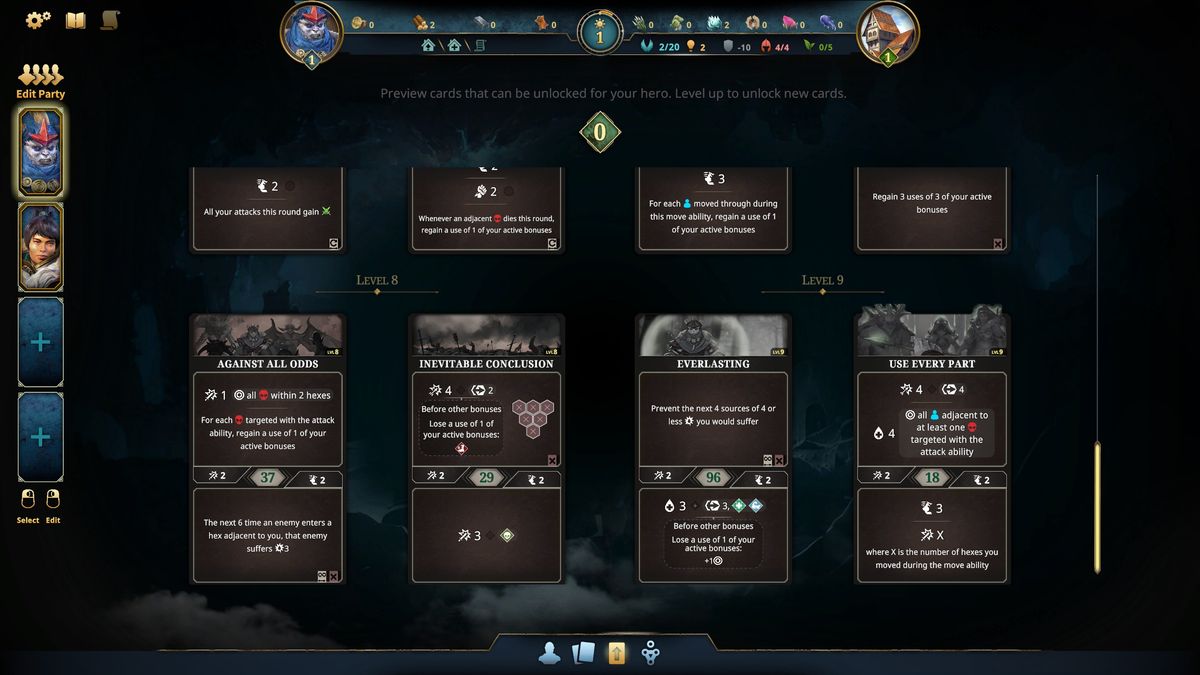Screen dimensions: 1200x675
Task: Click the green diamond level 0 badge
Action: tap(600, 132)
